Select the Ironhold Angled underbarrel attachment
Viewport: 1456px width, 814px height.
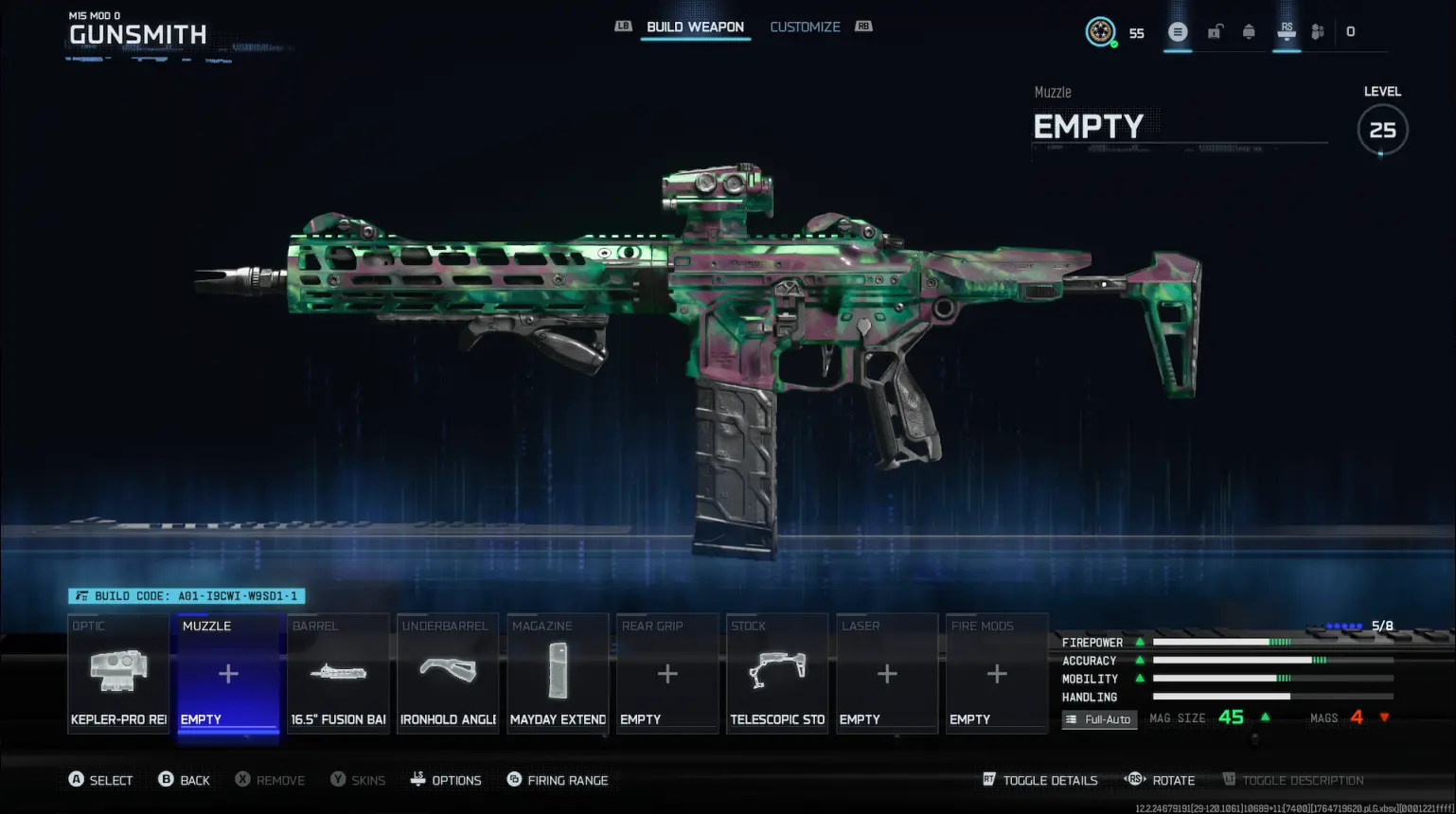(x=448, y=673)
